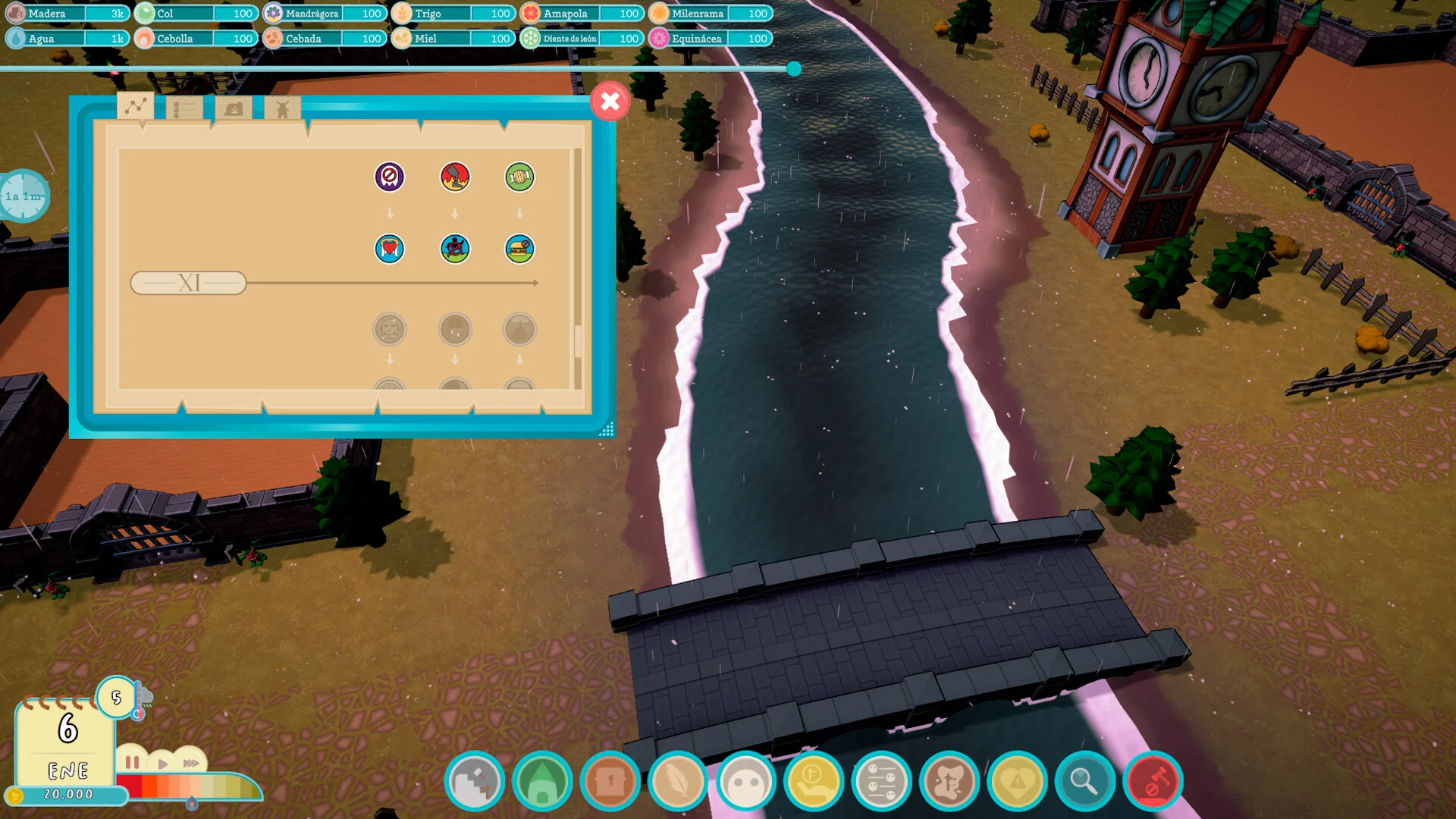Image resolution: width=1456 pixels, height=819 pixels.
Task: Pick the burger ban node
Action: (519, 249)
